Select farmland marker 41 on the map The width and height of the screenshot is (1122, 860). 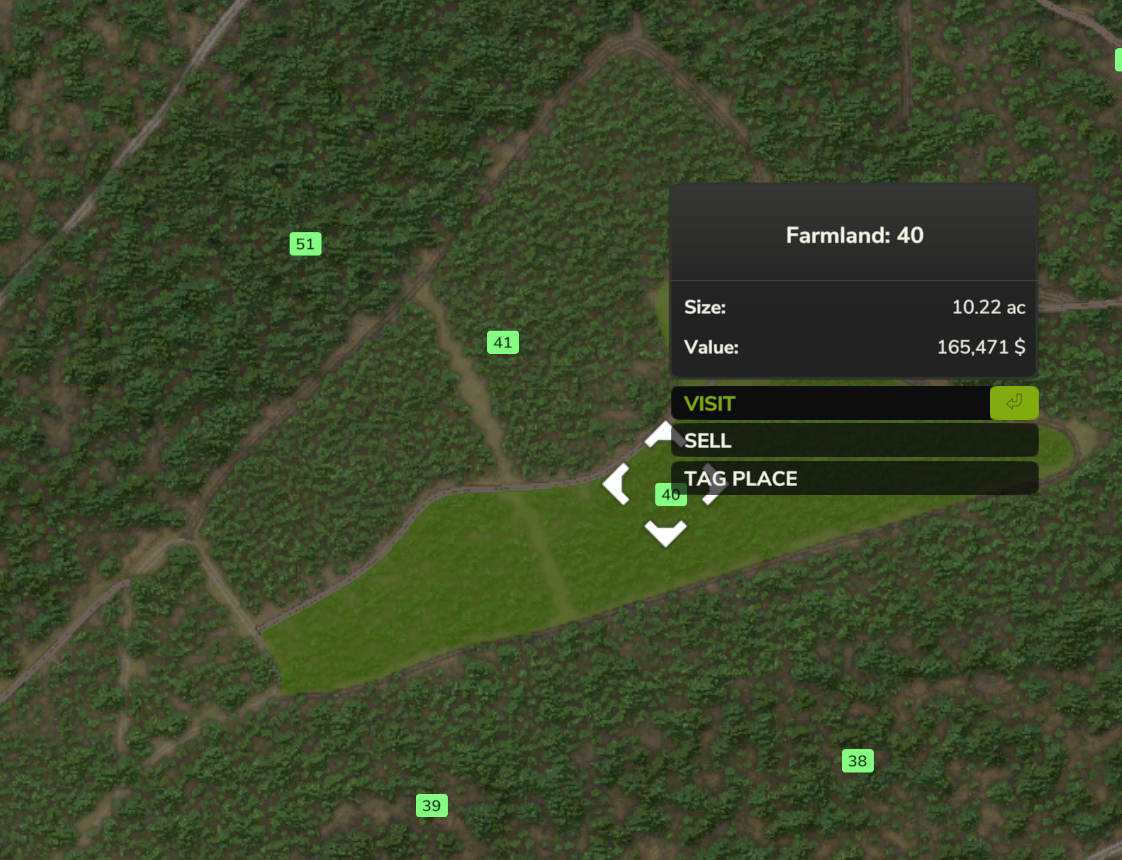[x=502, y=343]
